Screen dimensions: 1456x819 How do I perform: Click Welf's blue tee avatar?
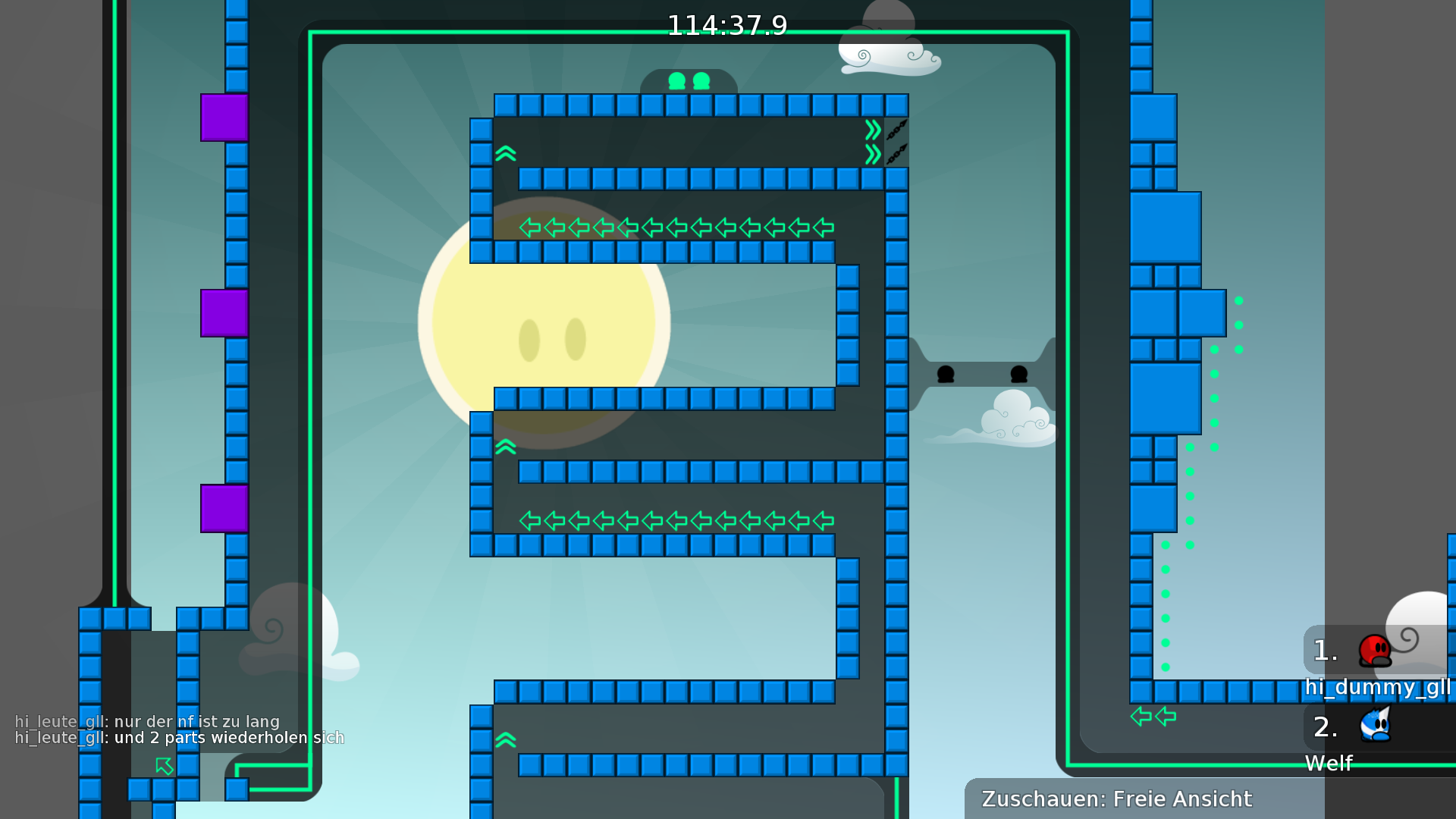(1375, 726)
